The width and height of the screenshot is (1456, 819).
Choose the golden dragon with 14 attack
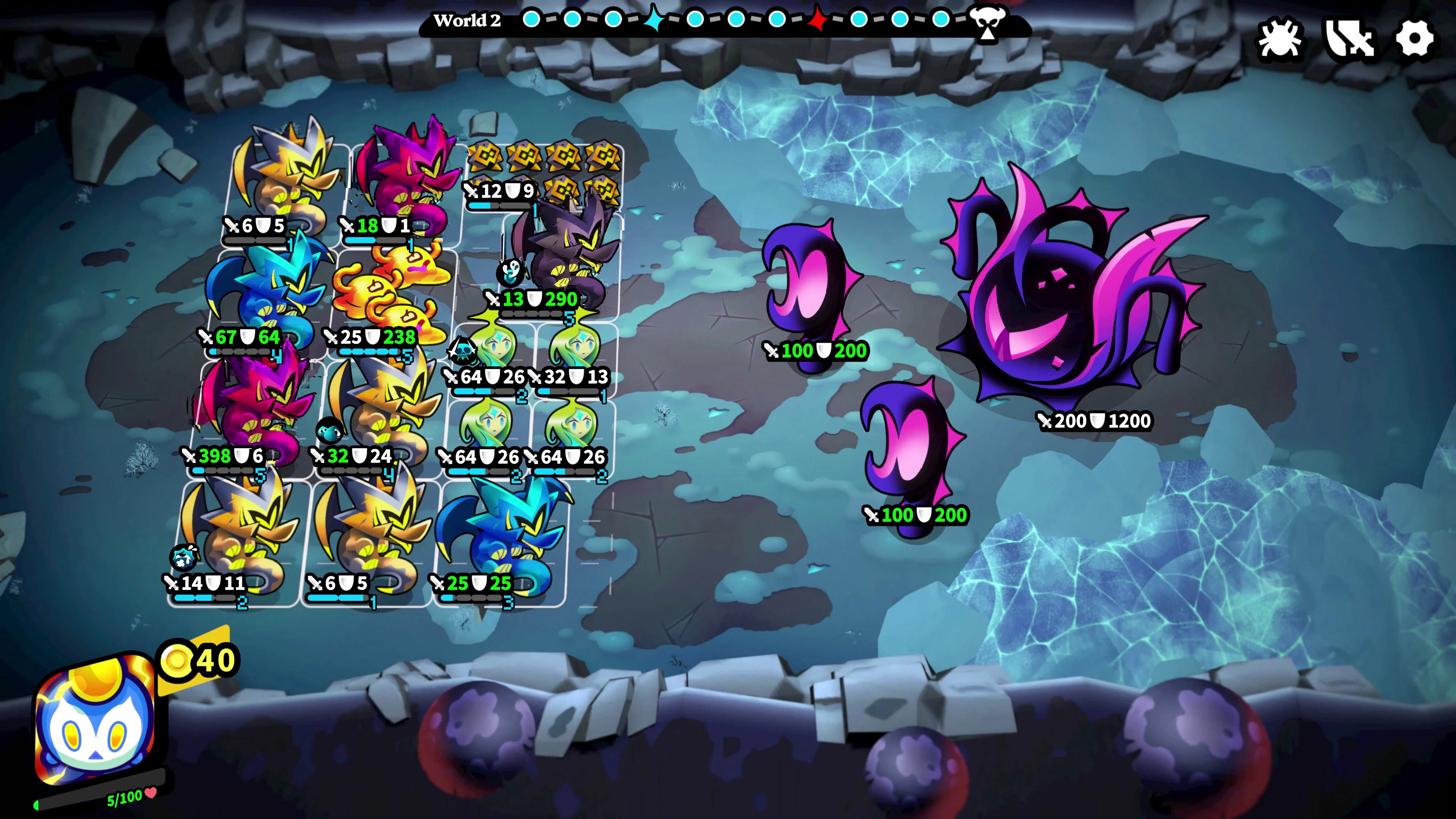tap(240, 537)
